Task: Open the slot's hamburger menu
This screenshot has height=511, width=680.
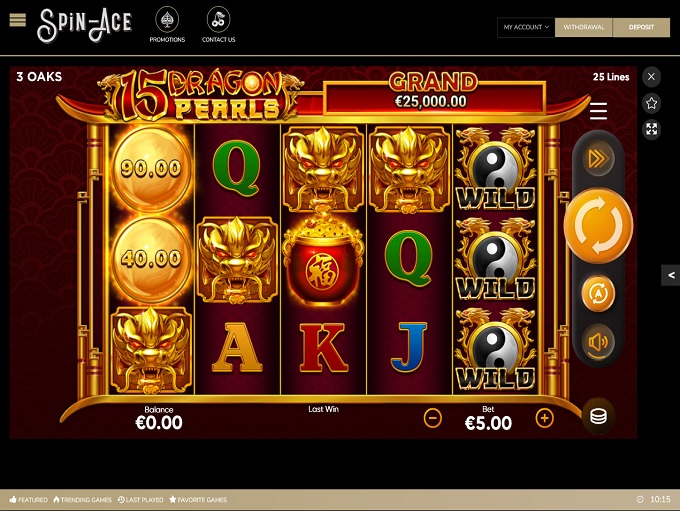Action: tap(598, 111)
